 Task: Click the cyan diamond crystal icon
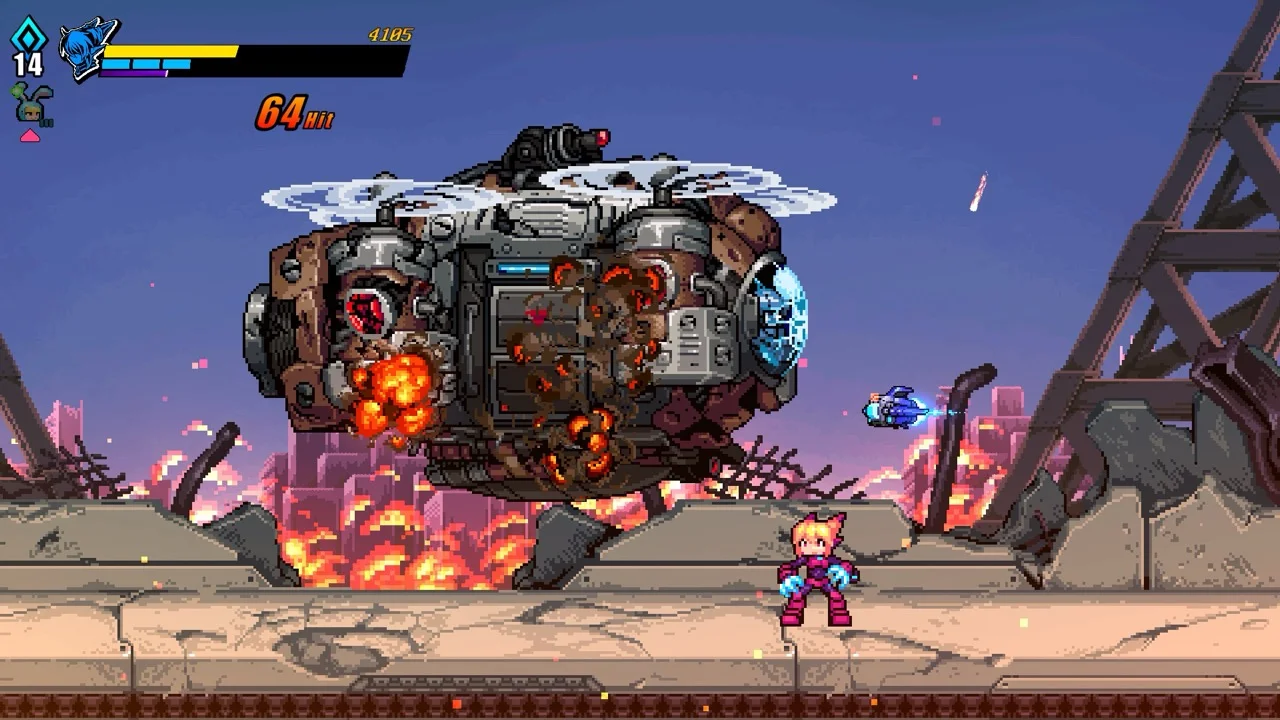click(x=27, y=33)
